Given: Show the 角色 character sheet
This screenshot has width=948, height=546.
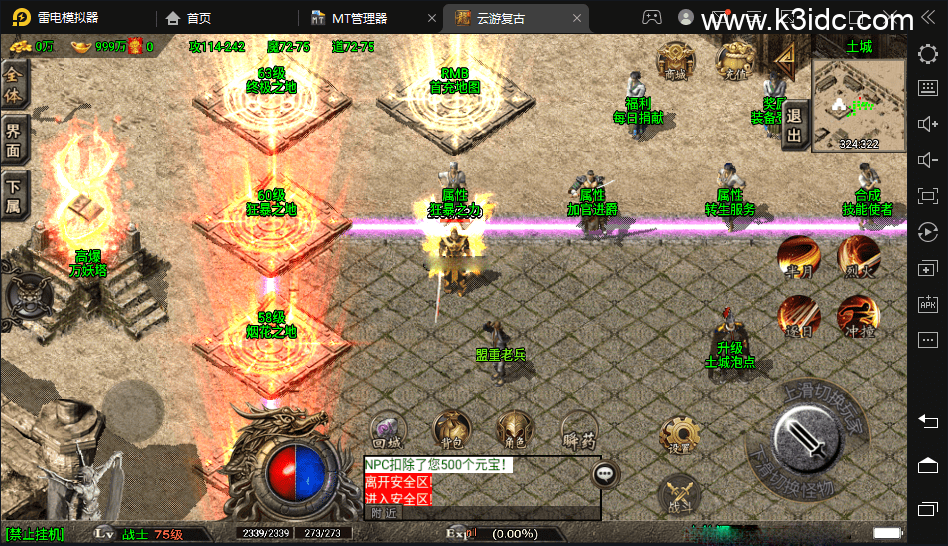Looking at the screenshot, I should click(x=515, y=430).
